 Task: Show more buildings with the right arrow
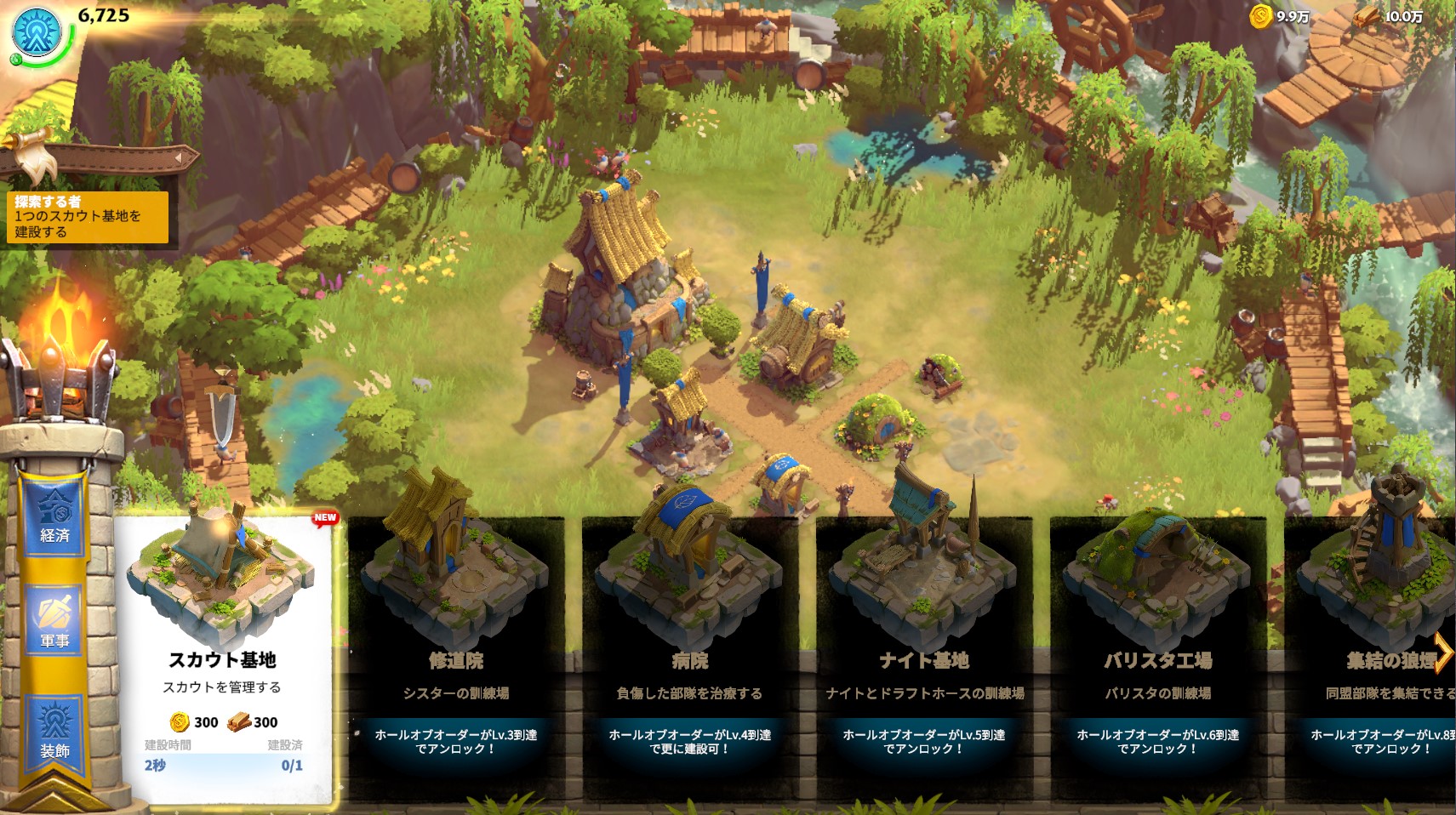tap(1443, 652)
